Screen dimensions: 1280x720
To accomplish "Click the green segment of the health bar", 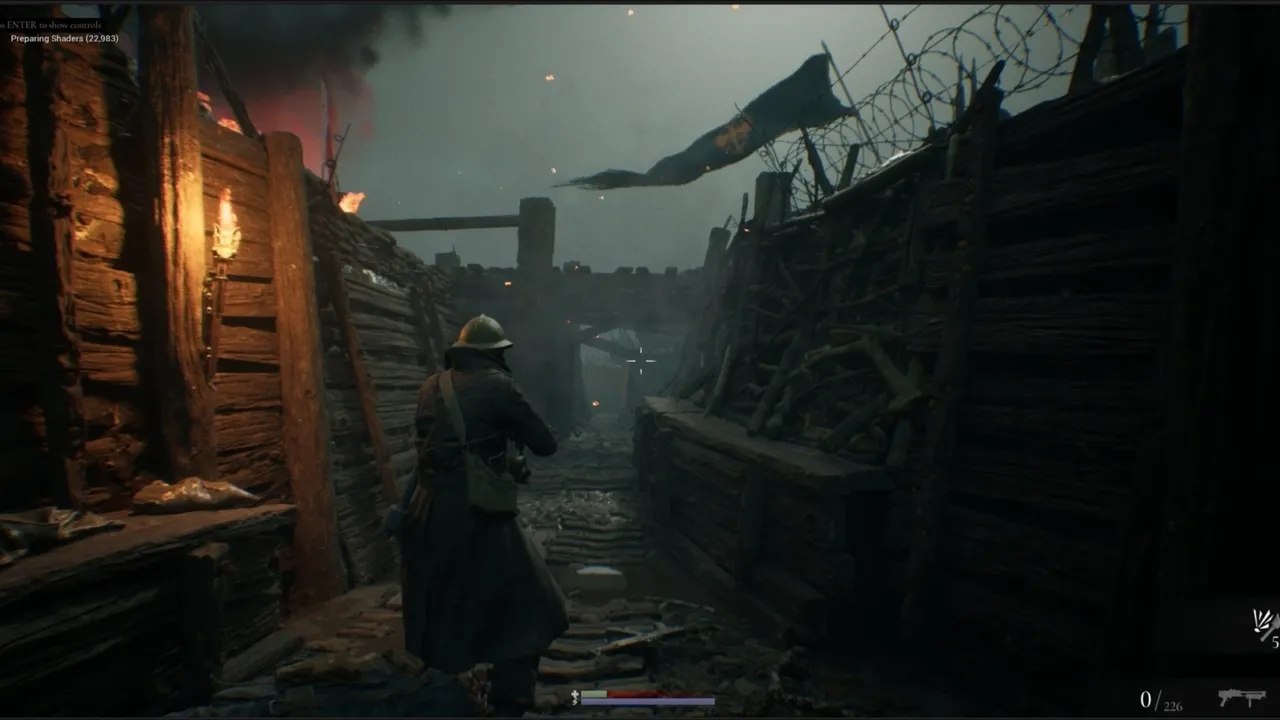I will pos(593,693).
